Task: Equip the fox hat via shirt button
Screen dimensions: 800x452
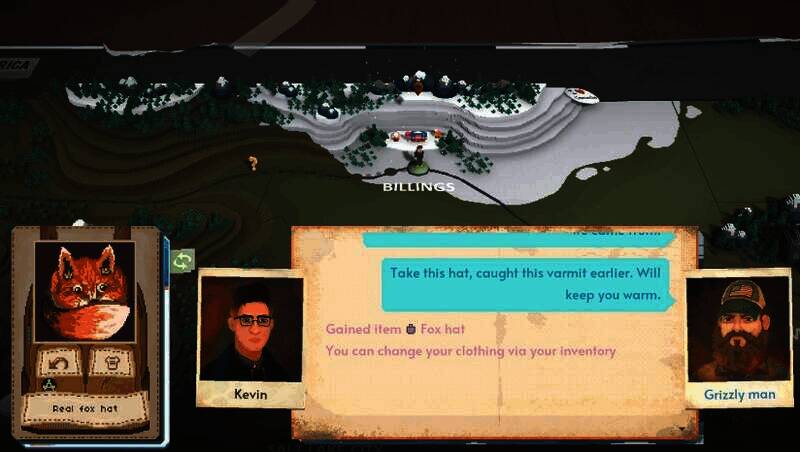Action: [110, 360]
